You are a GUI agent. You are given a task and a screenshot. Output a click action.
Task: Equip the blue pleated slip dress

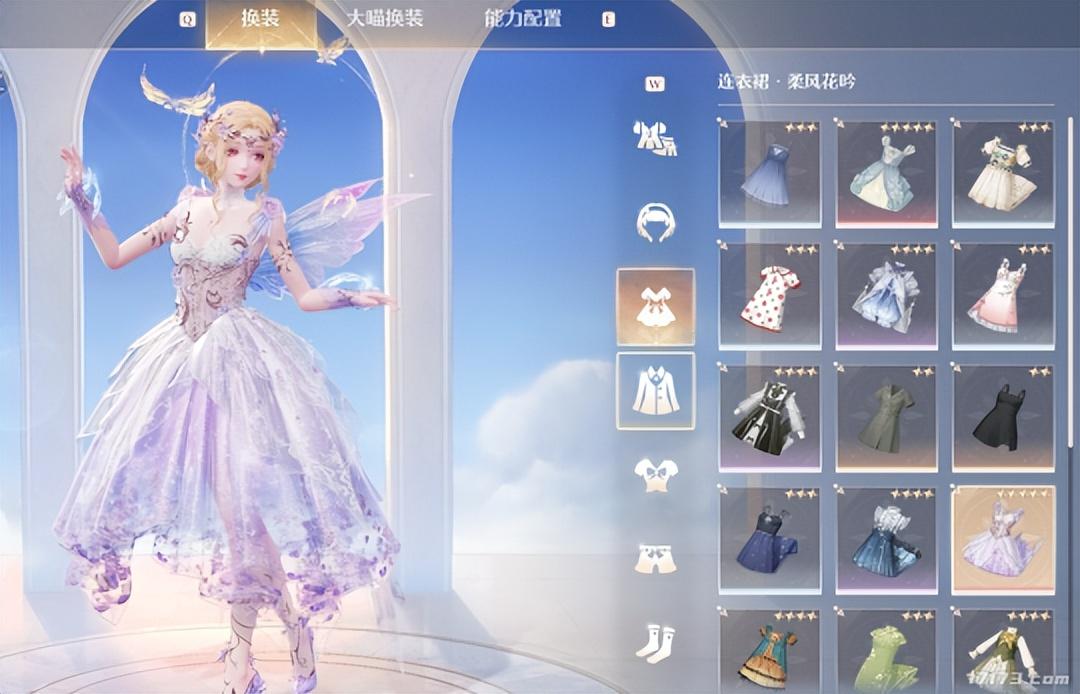click(769, 174)
